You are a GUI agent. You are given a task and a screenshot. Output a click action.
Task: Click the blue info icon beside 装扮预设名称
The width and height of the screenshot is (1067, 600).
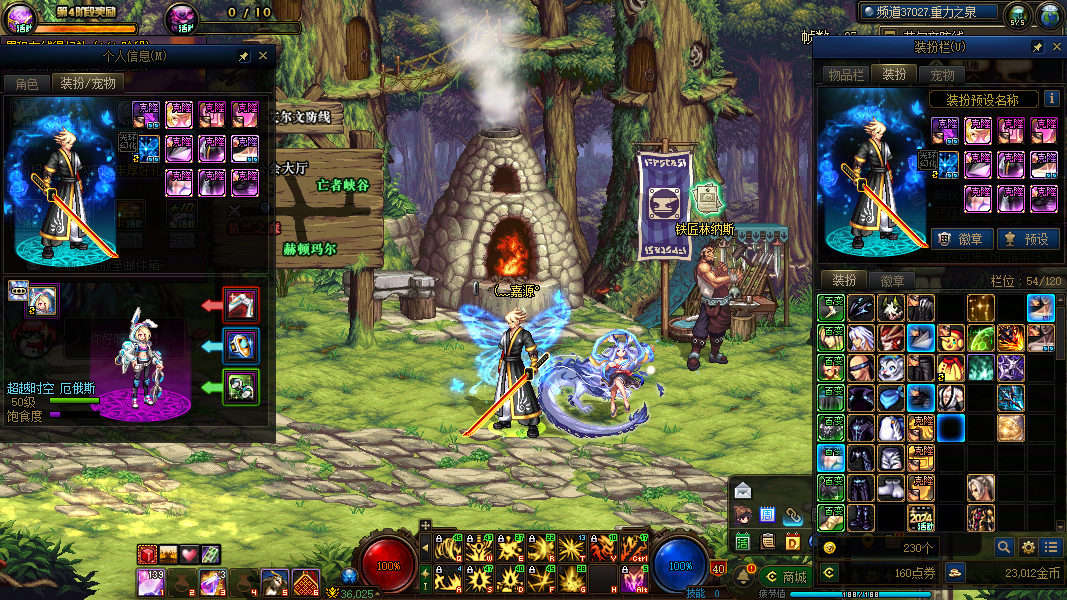click(1051, 99)
